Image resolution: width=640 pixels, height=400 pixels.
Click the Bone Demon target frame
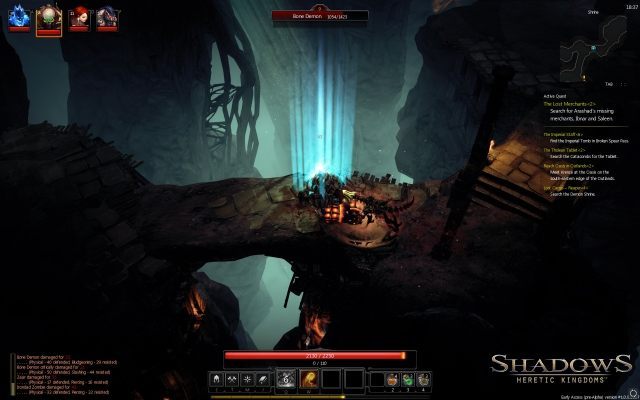(x=320, y=16)
